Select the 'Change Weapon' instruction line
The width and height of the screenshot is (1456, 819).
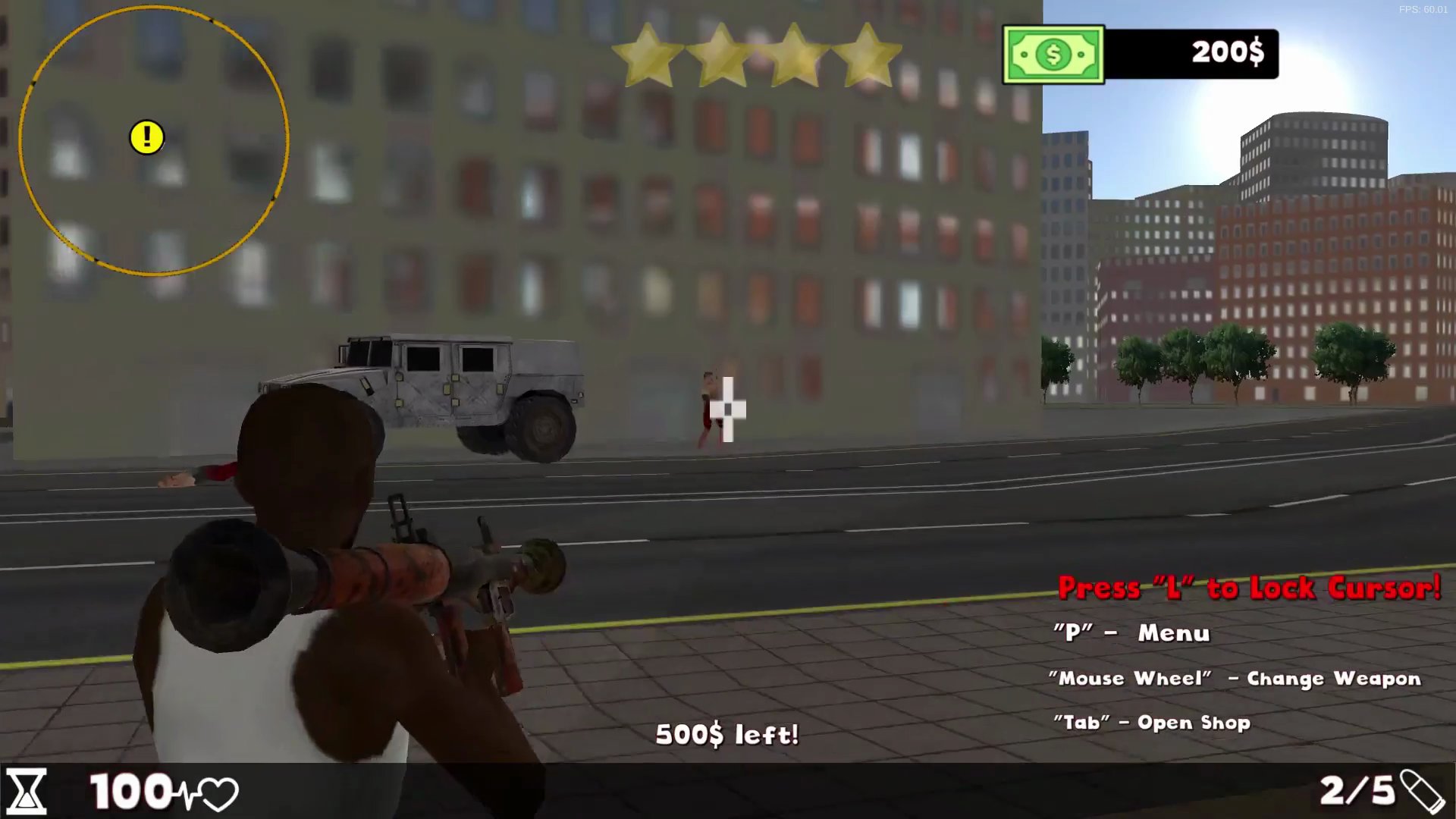tap(1234, 679)
